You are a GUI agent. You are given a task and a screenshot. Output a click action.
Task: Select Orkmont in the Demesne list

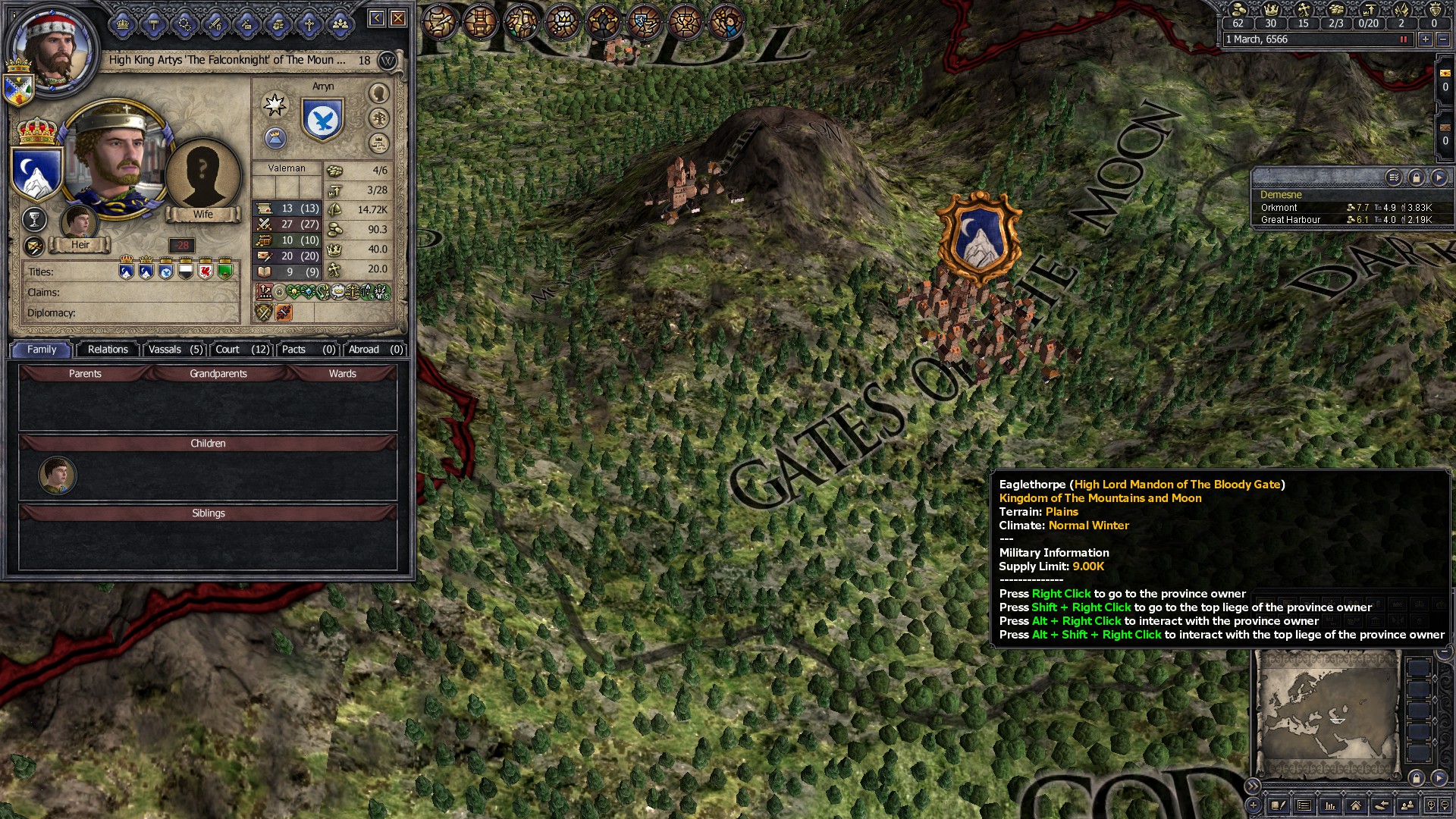tap(1279, 208)
